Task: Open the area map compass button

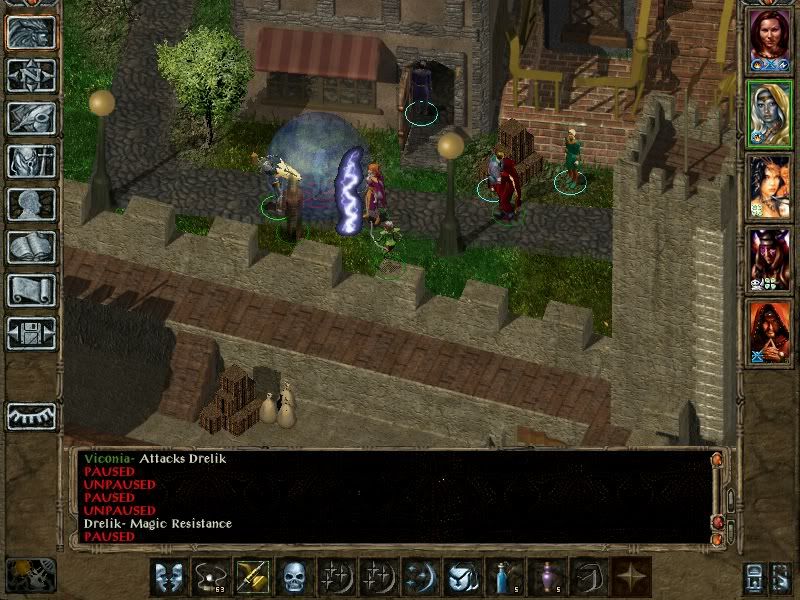Action: point(32,75)
